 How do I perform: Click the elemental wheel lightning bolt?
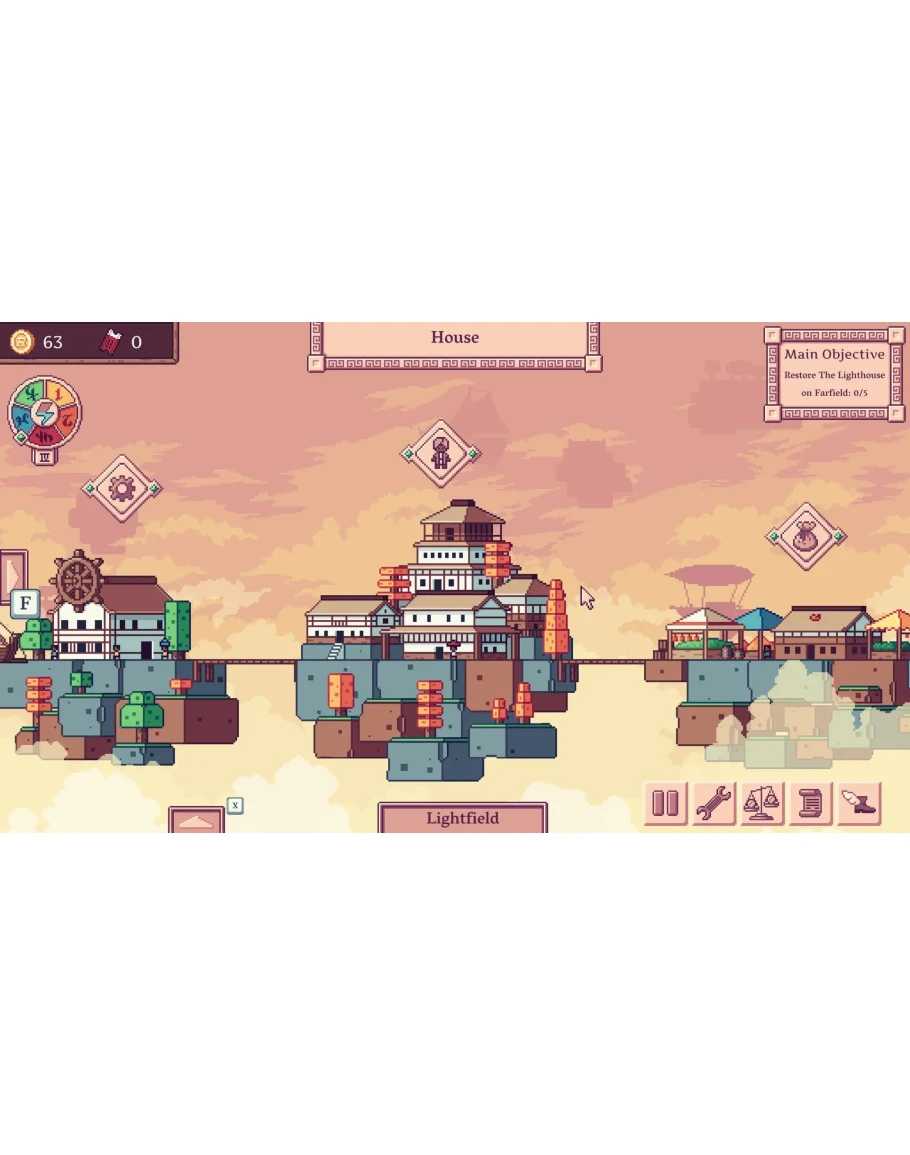coord(44,413)
